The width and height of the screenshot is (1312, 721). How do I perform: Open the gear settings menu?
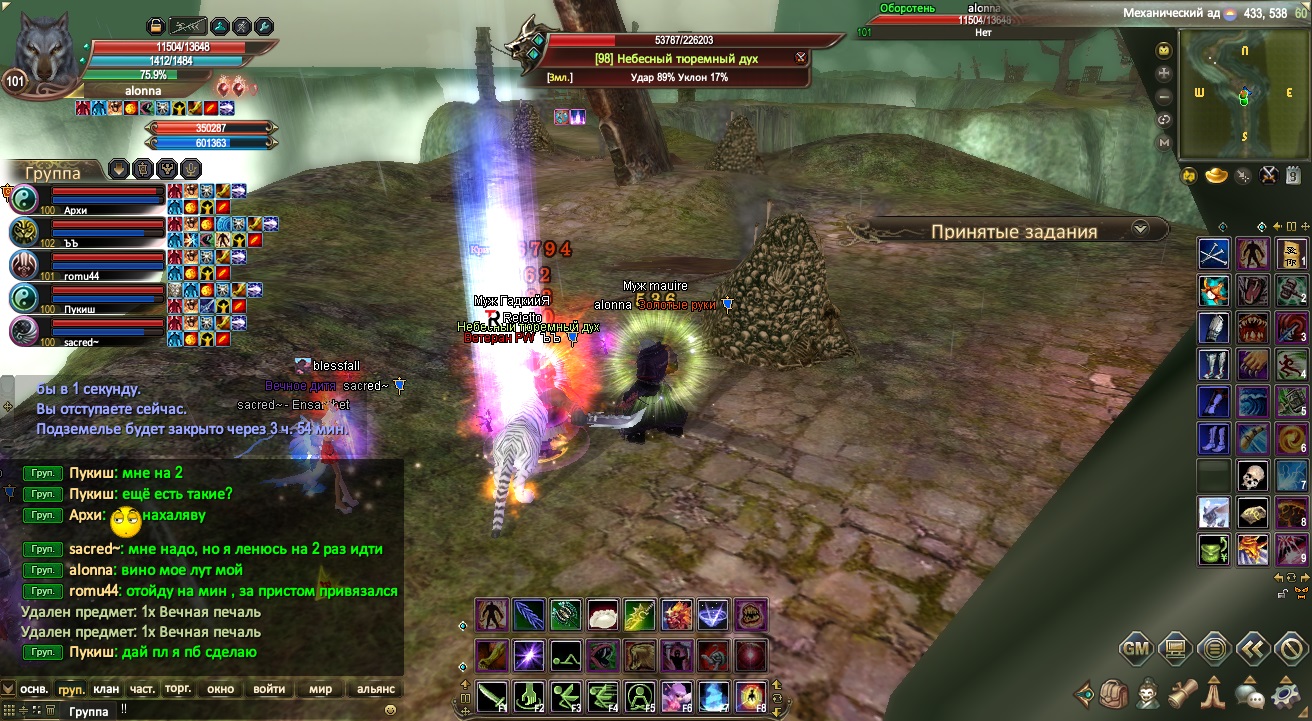tap(1285, 692)
